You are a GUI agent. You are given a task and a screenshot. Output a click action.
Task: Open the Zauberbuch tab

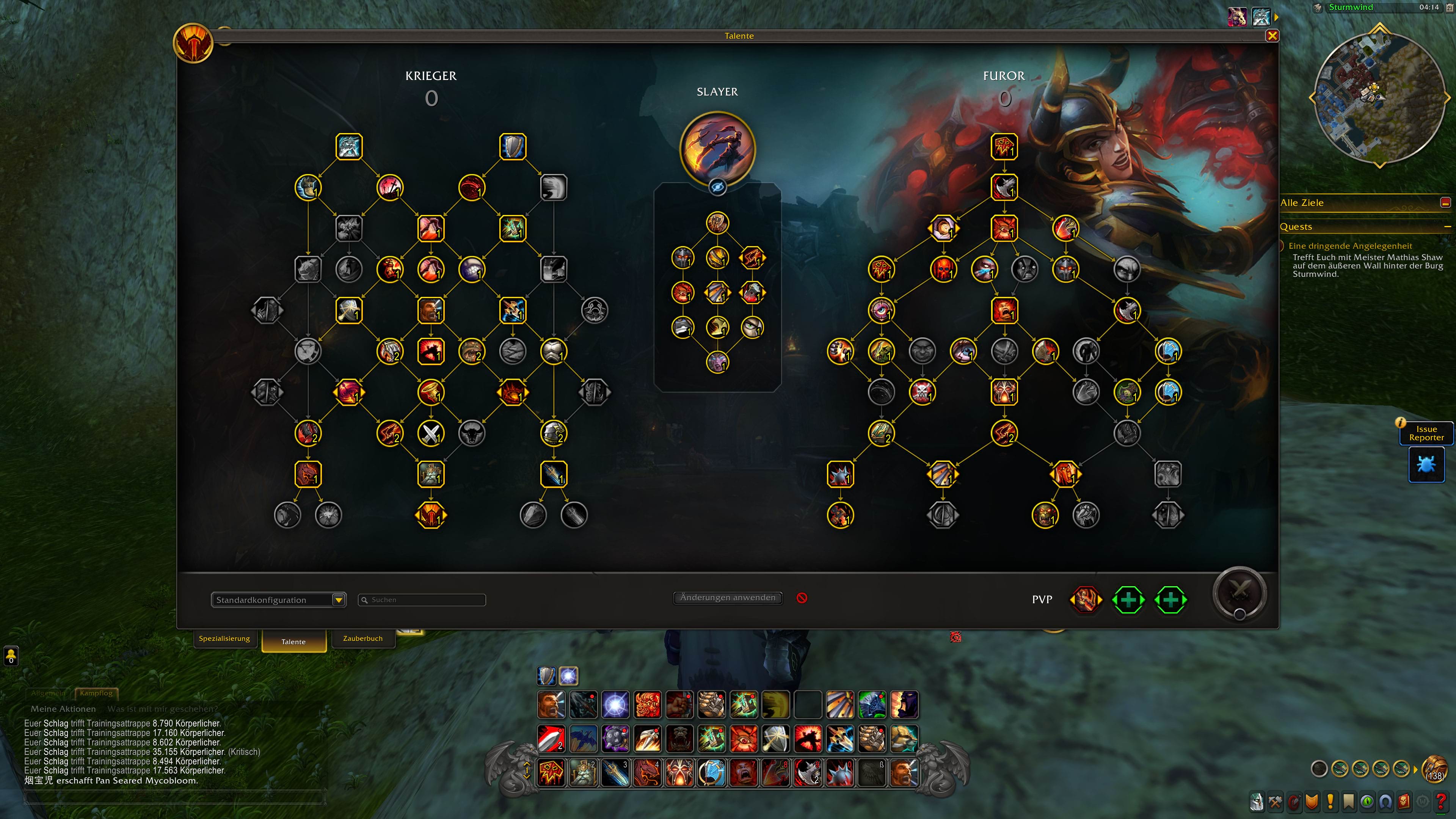pyautogui.click(x=363, y=638)
